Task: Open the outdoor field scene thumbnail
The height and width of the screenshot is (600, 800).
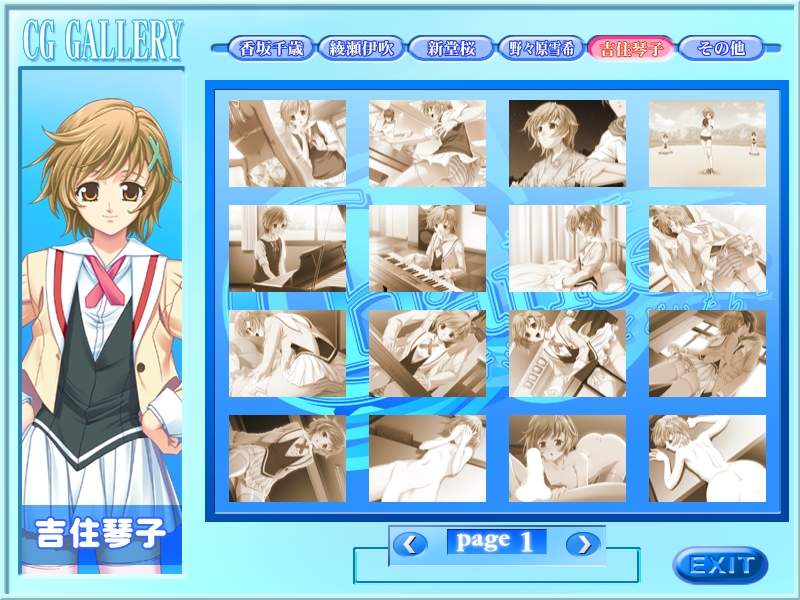Action: coord(707,143)
